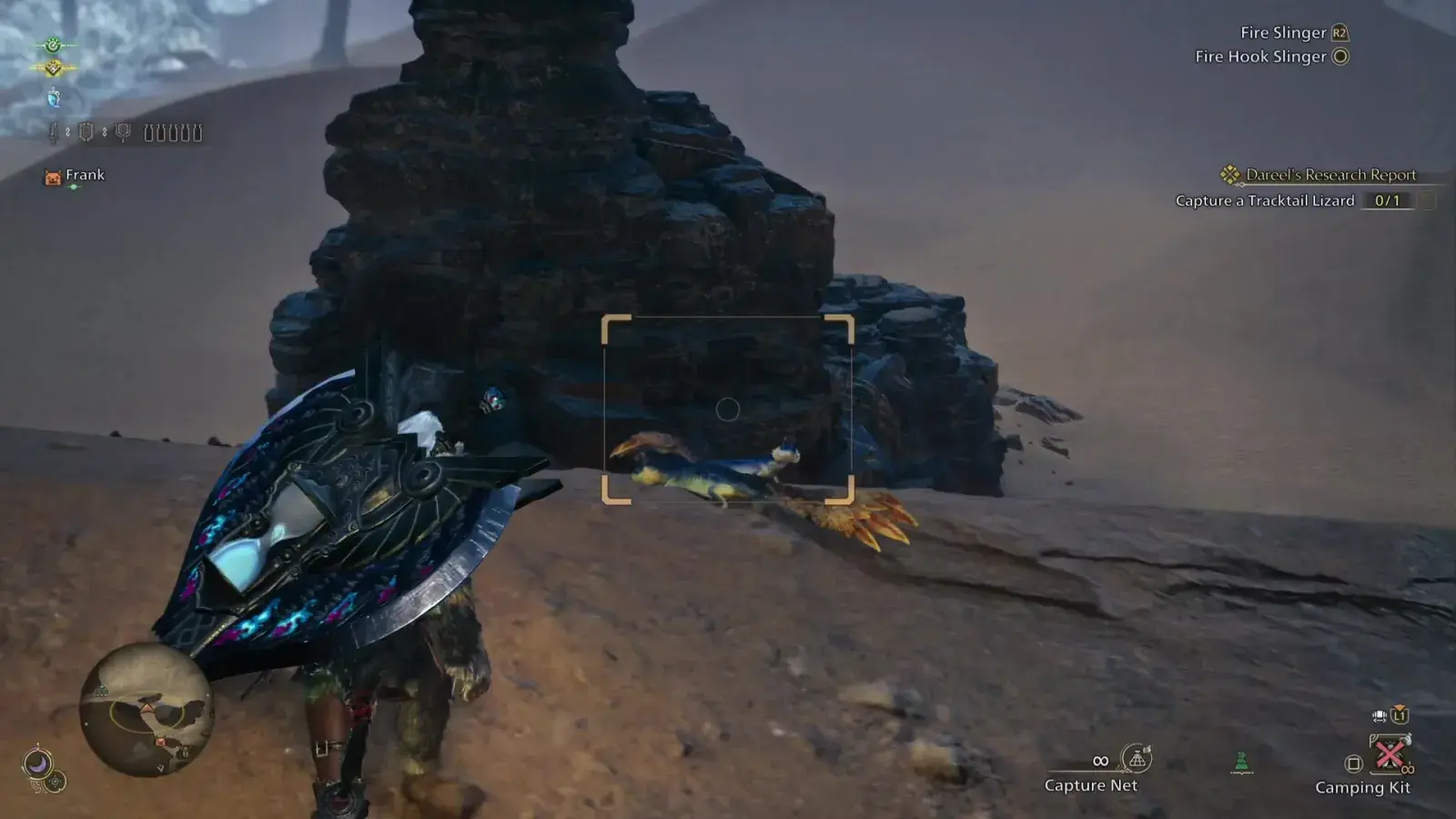The height and width of the screenshot is (819, 1456).
Task: Click the green circular buff status icon
Action: coord(53,45)
